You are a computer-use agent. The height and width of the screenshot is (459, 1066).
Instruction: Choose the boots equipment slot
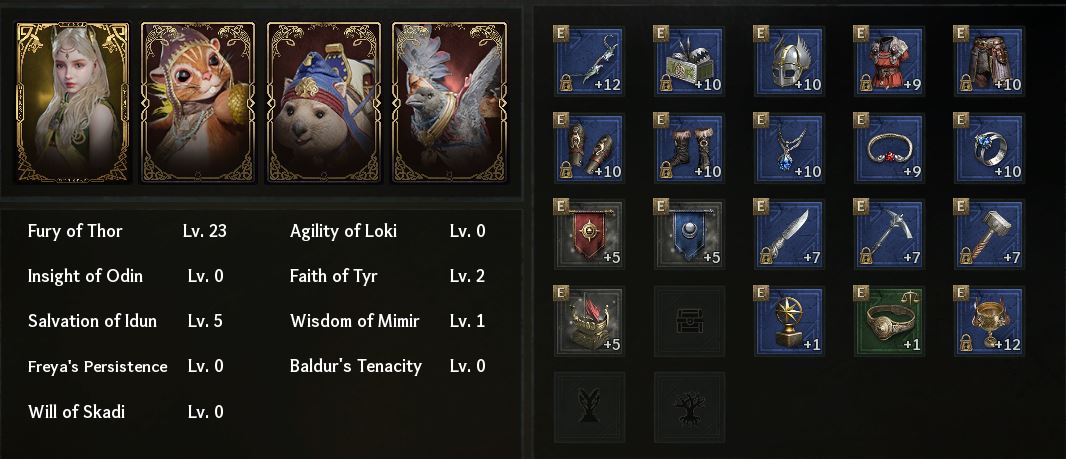(x=689, y=148)
